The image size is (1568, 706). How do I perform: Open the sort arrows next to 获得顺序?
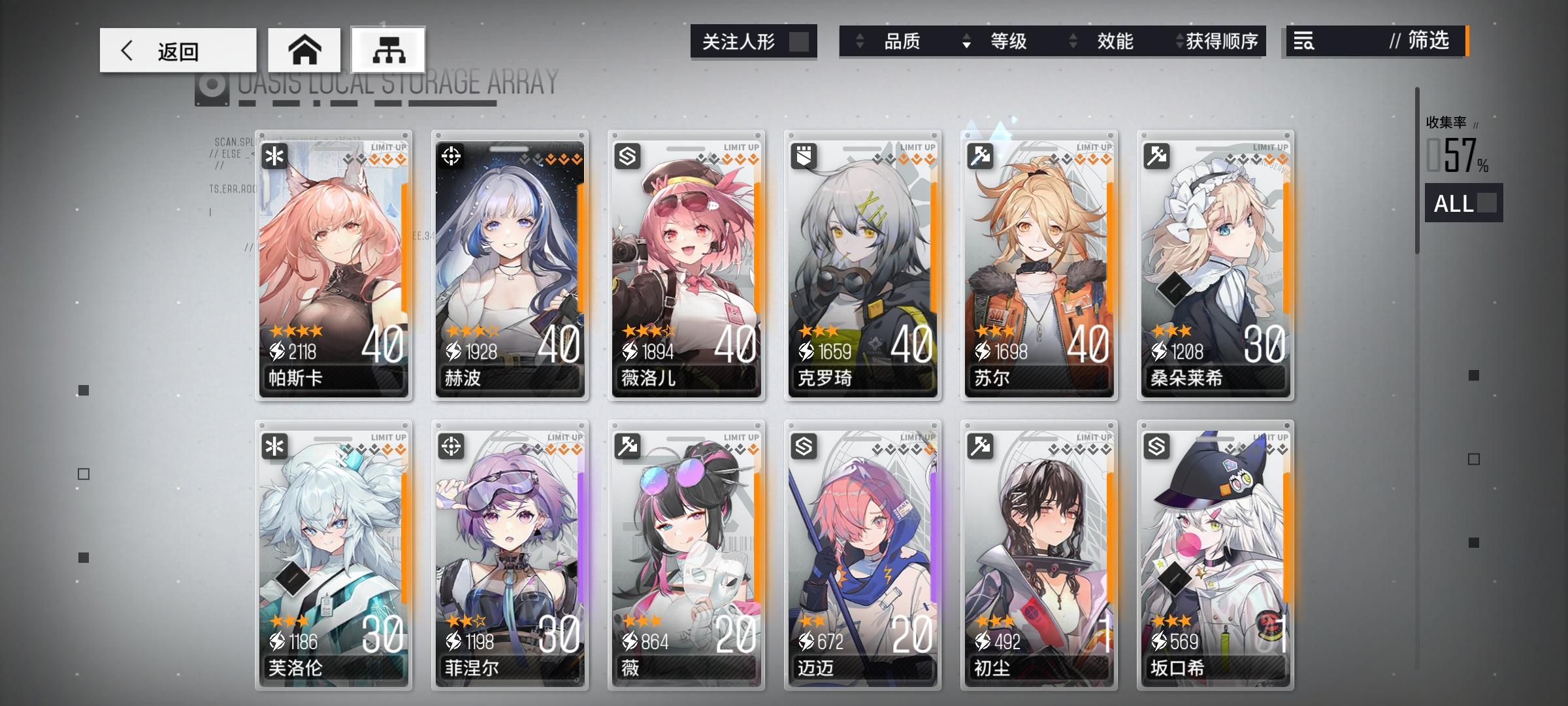(1179, 42)
